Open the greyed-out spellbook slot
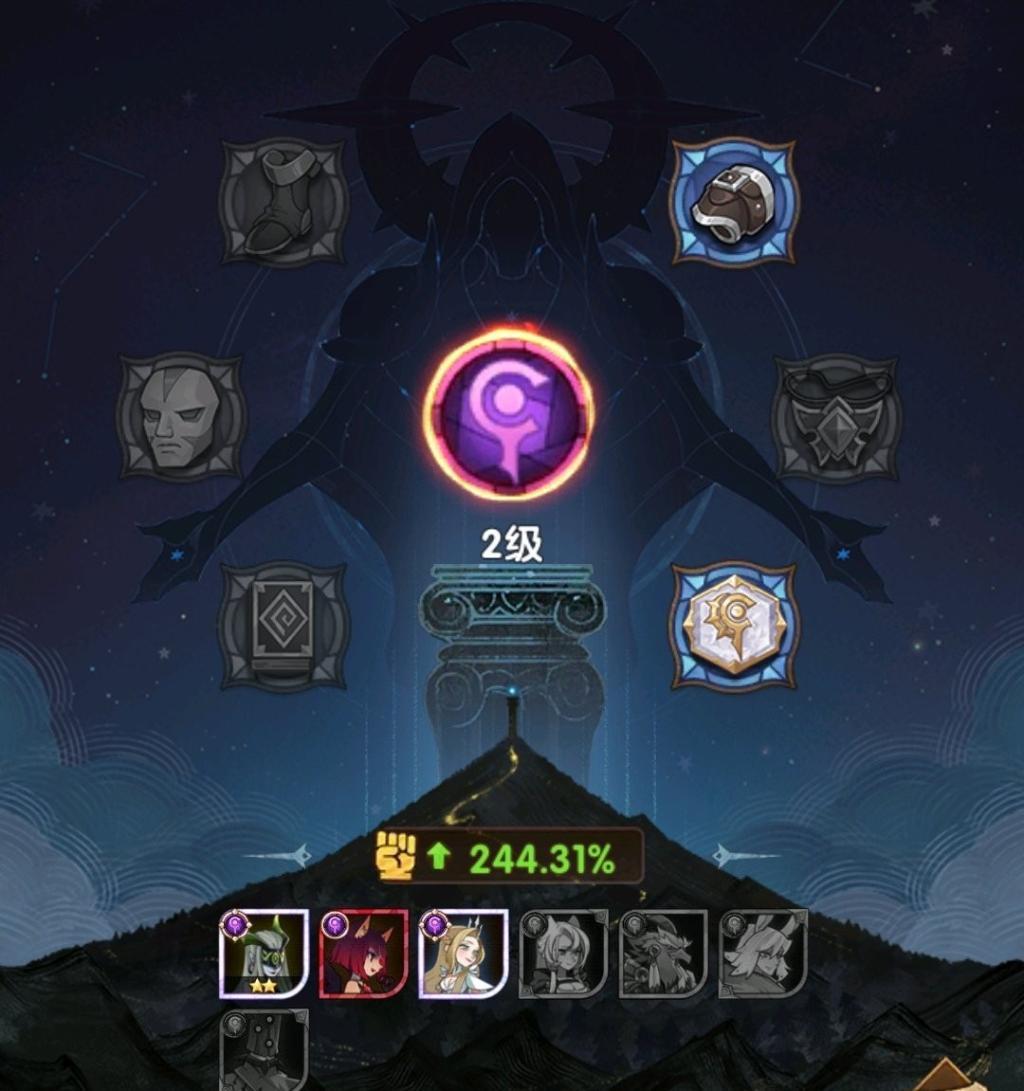 click(283, 625)
